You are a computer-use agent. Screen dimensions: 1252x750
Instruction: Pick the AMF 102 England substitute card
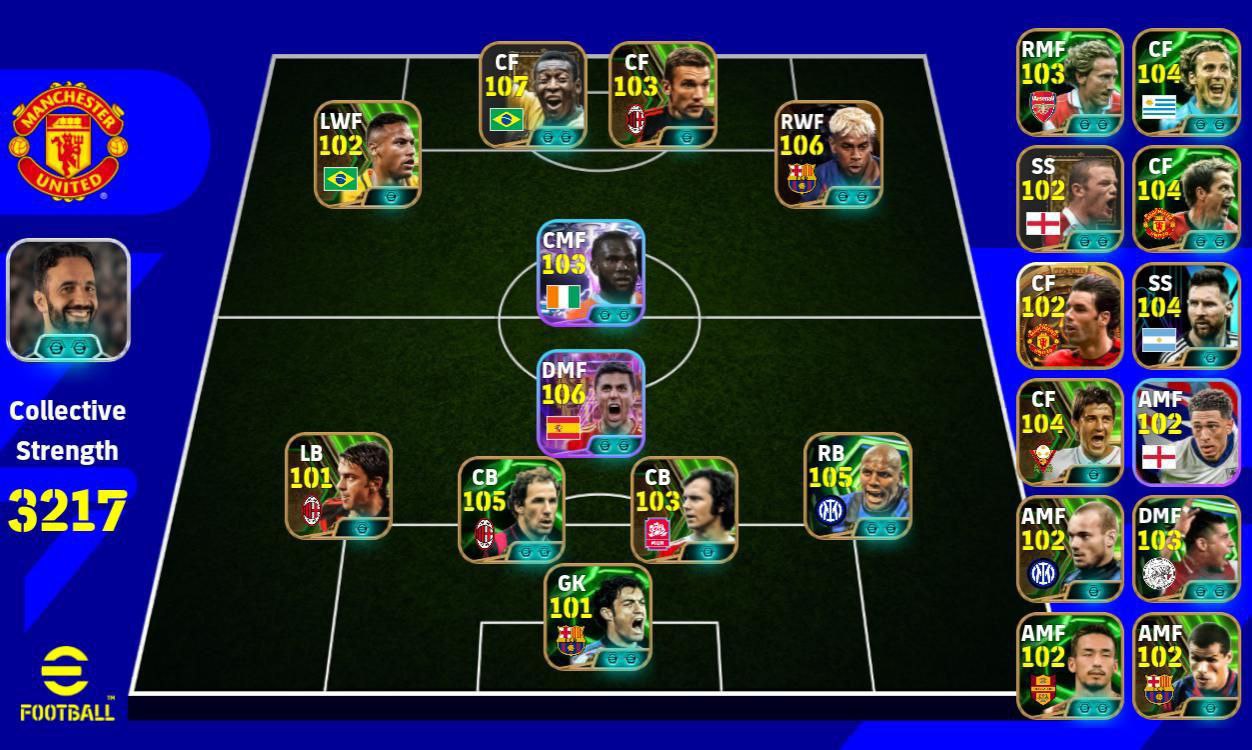pyautogui.click(x=1186, y=433)
